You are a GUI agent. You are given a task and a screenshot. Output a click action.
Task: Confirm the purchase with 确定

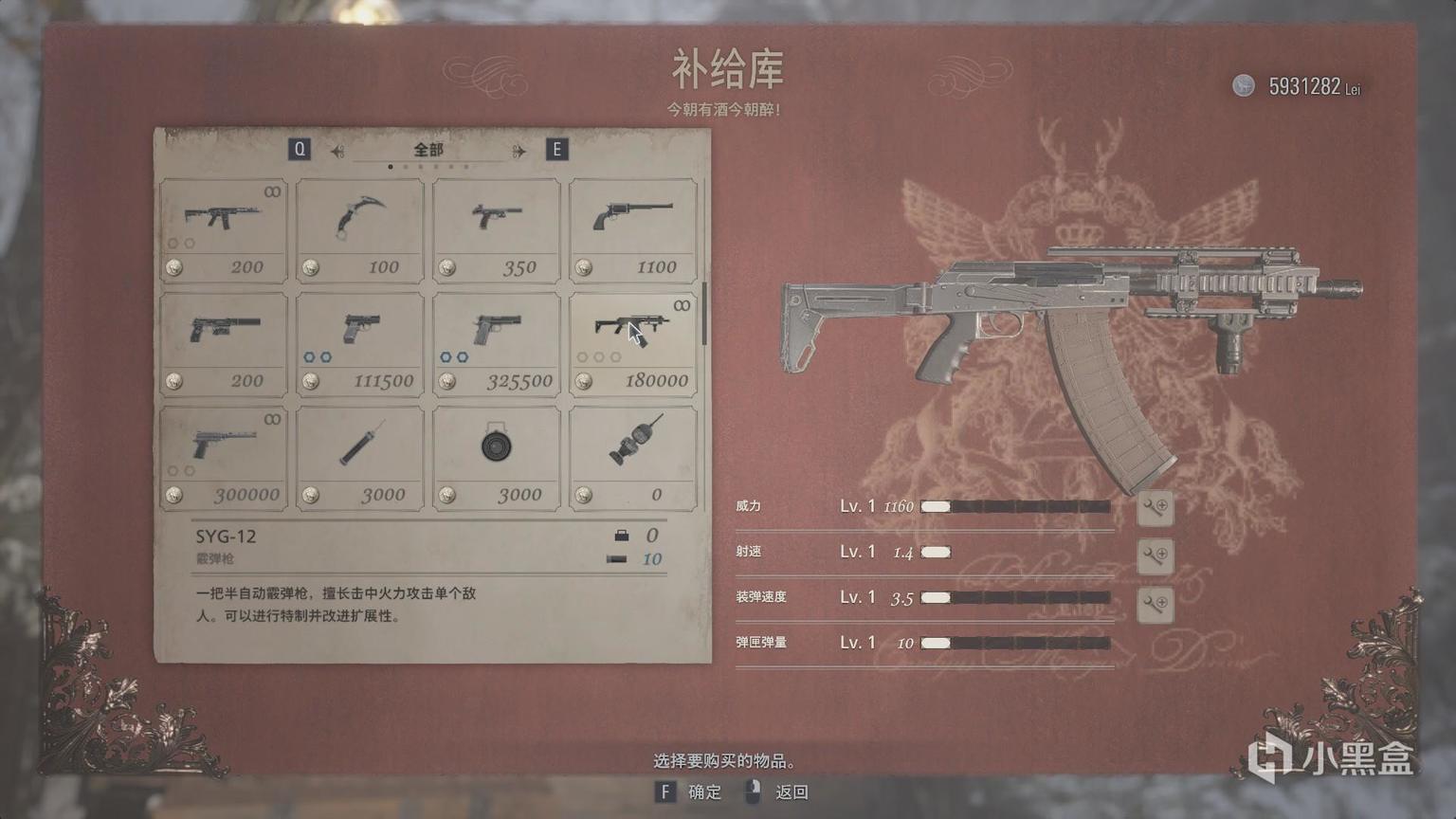pyautogui.click(x=691, y=792)
